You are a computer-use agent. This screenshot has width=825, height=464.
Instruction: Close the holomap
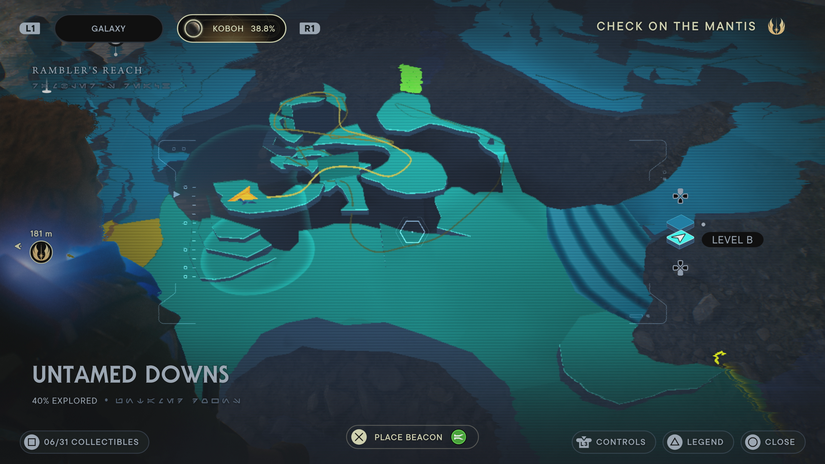pyautogui.click(x=773, y=442)
